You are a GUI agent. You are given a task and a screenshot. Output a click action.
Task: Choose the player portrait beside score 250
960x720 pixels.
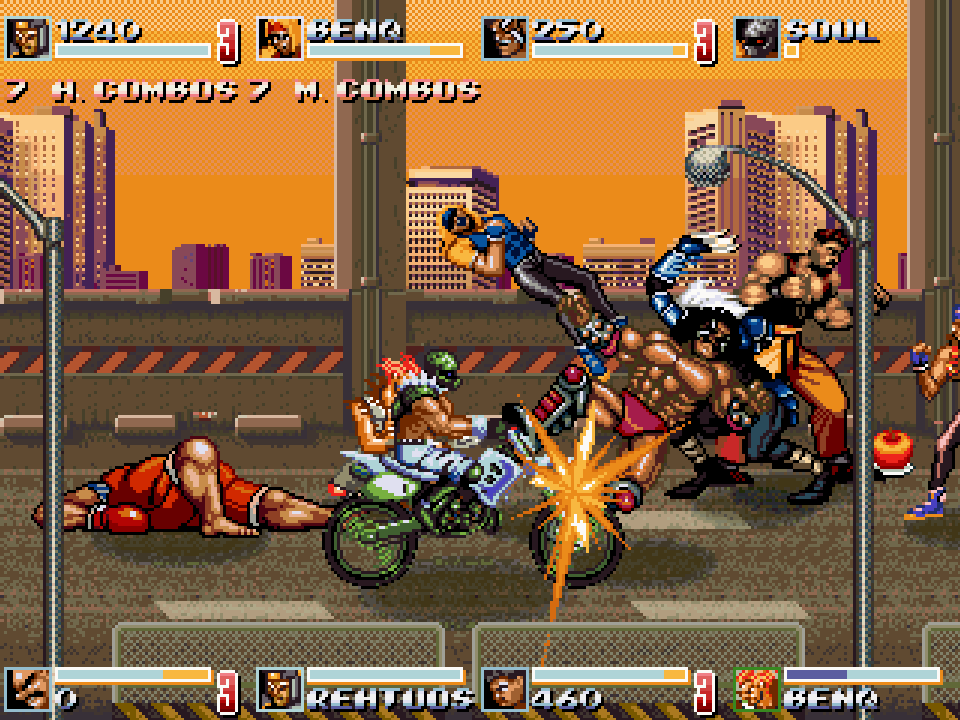(505, 39)
